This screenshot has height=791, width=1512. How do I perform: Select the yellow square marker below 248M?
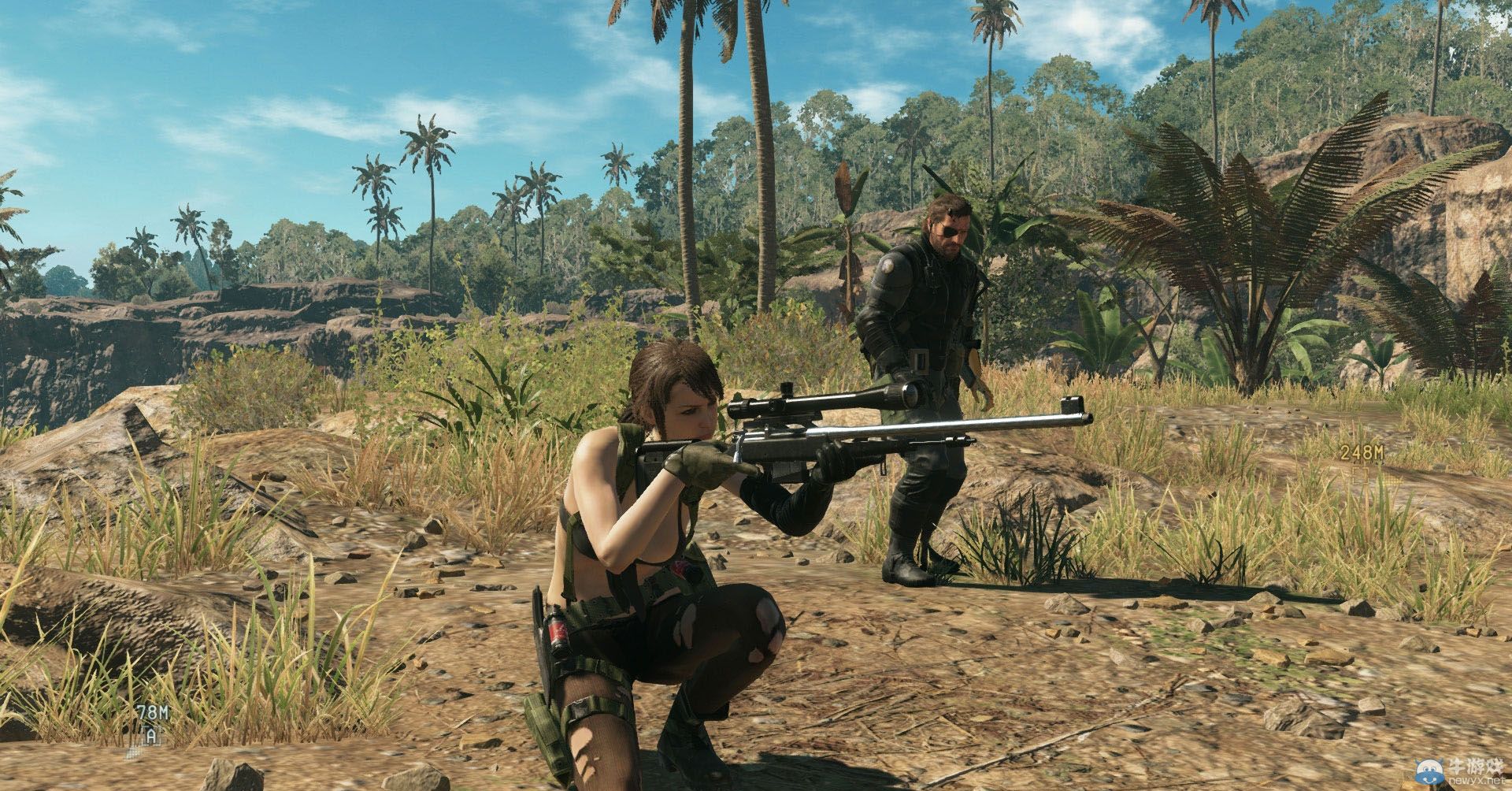1361,476
